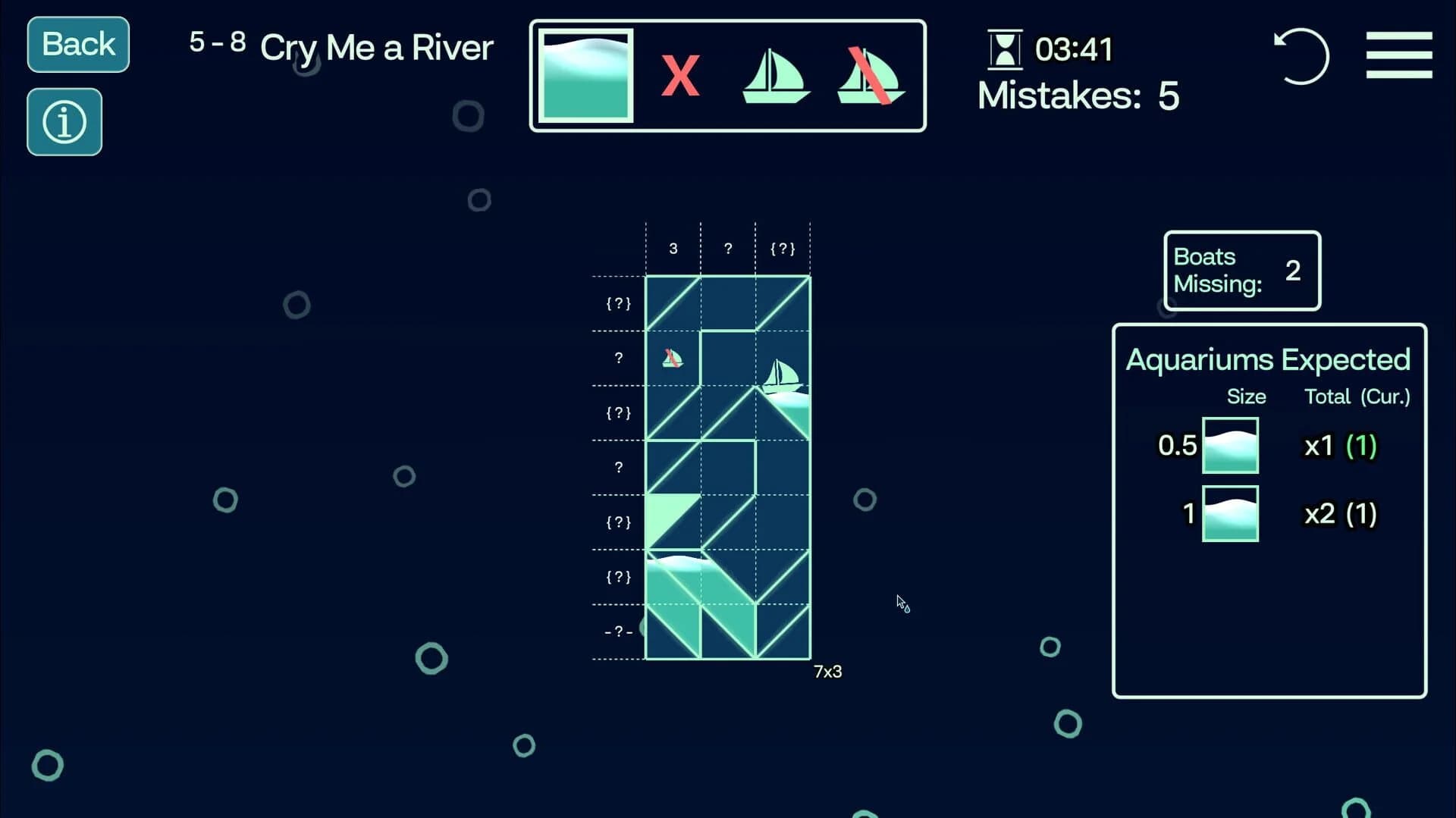
Task: Click the Mistakes: 5 counter
Action: coord(1078,96)
